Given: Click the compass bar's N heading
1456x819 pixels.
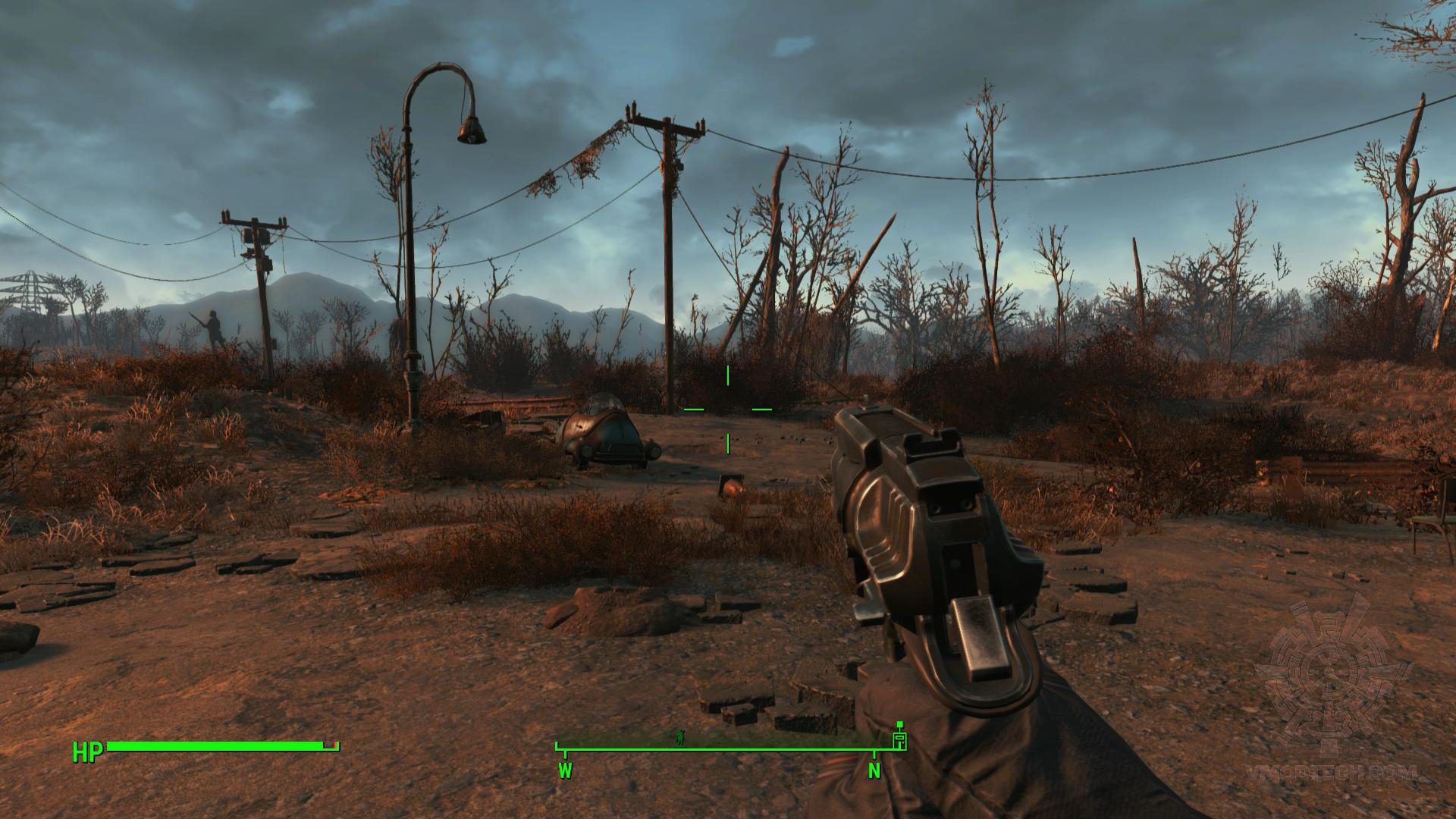Looking at the screenshot, I should [x=874, y=771].
